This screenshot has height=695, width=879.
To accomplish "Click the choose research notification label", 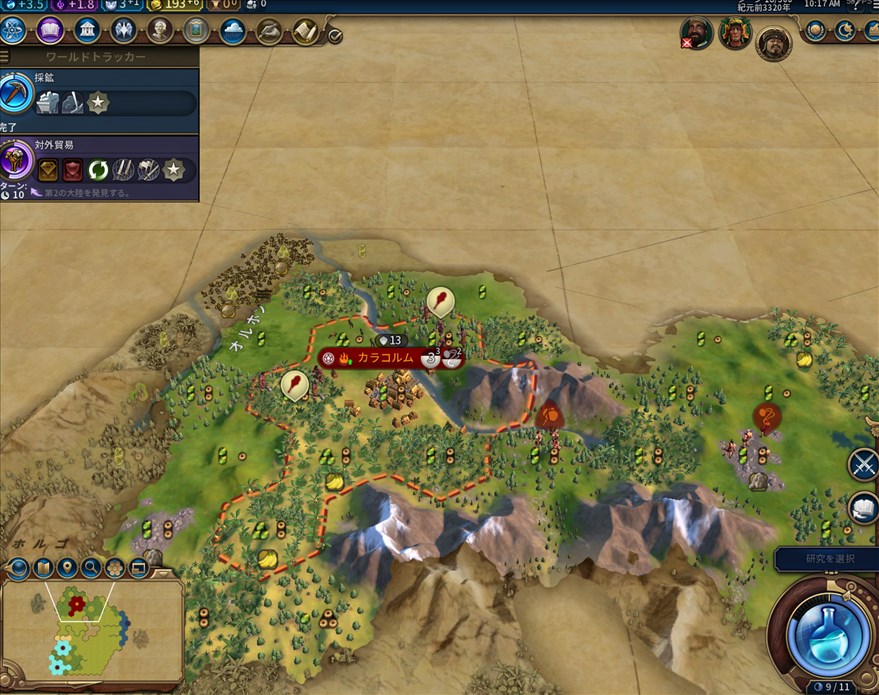I will (826, 558).
